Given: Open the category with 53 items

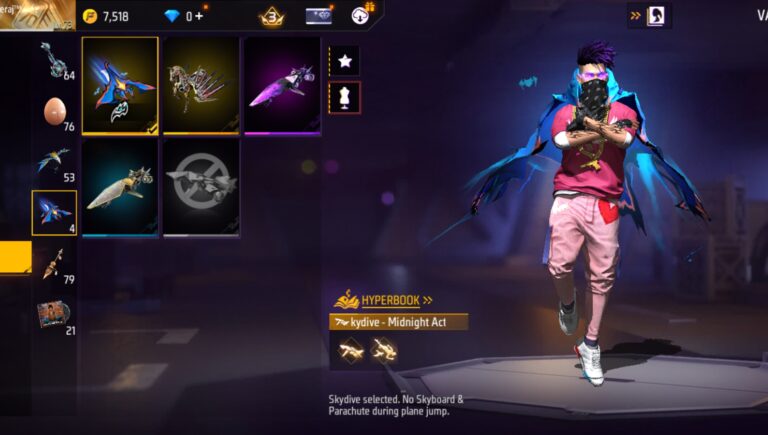Looking at the screenshot, I should tap(54, 162).
